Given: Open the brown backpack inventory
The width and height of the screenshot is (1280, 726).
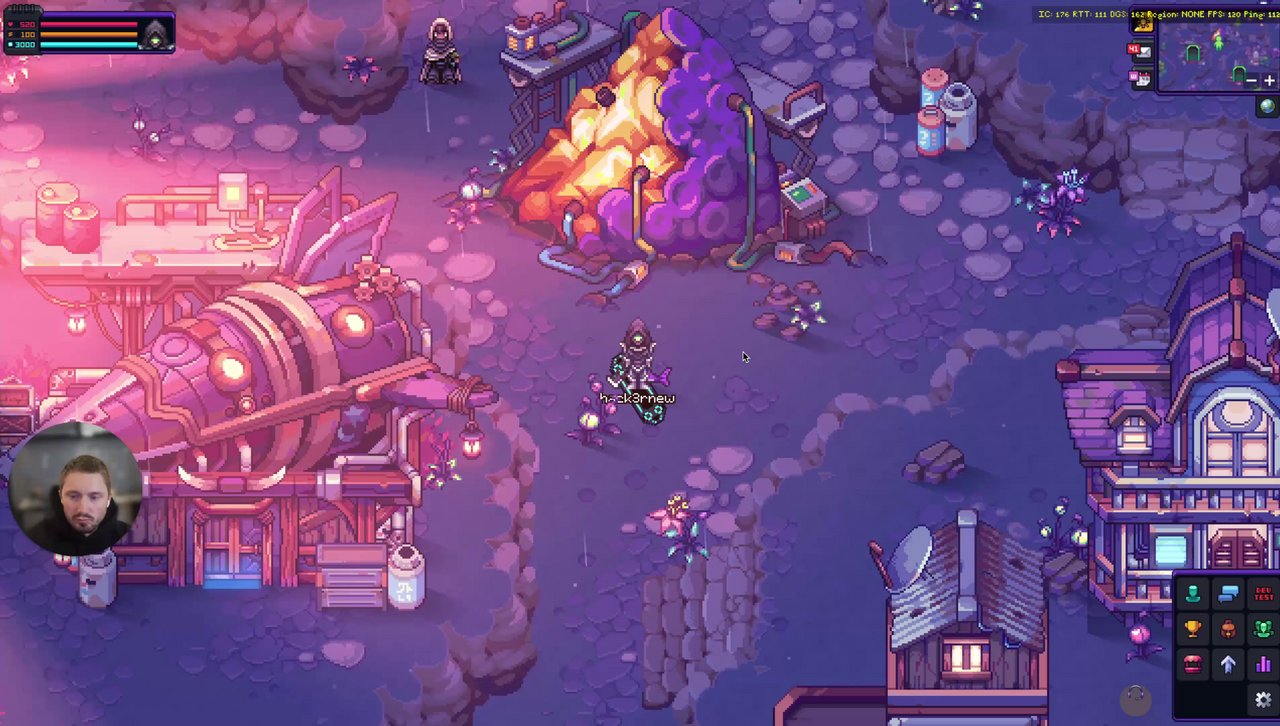Looking at the screenshot, I should coord(1228,629).
